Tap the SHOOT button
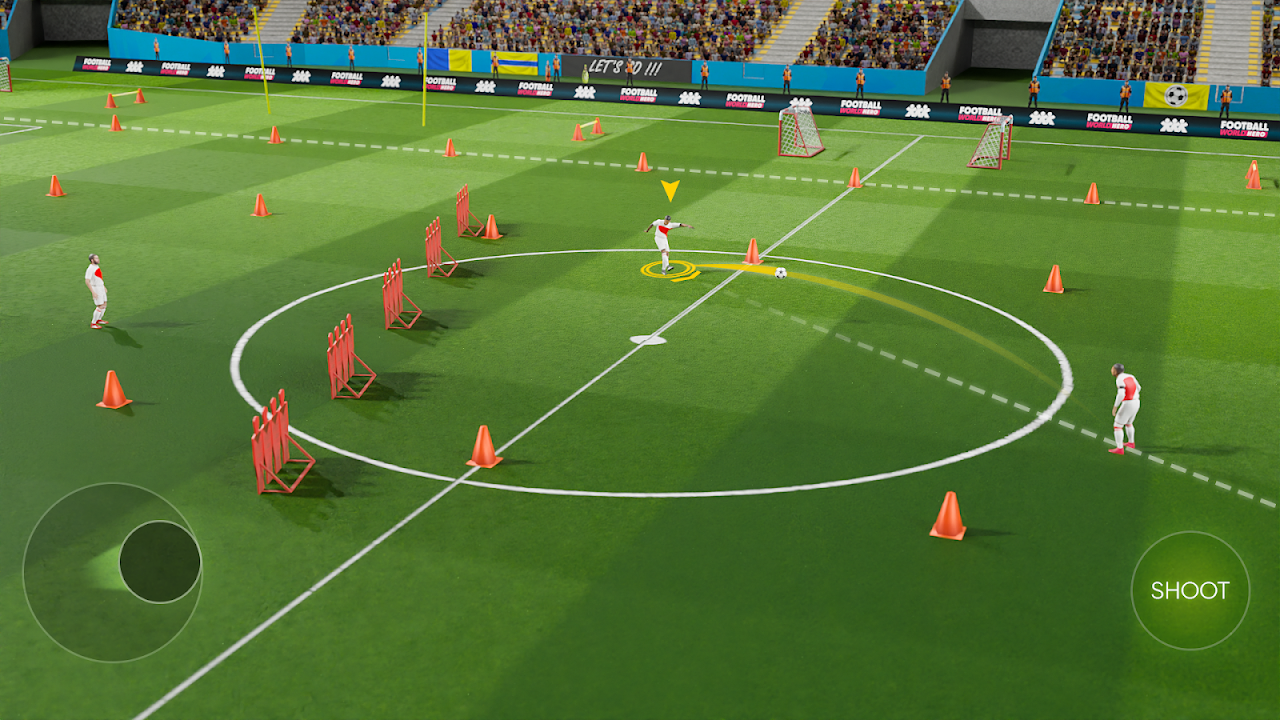 1190,590
